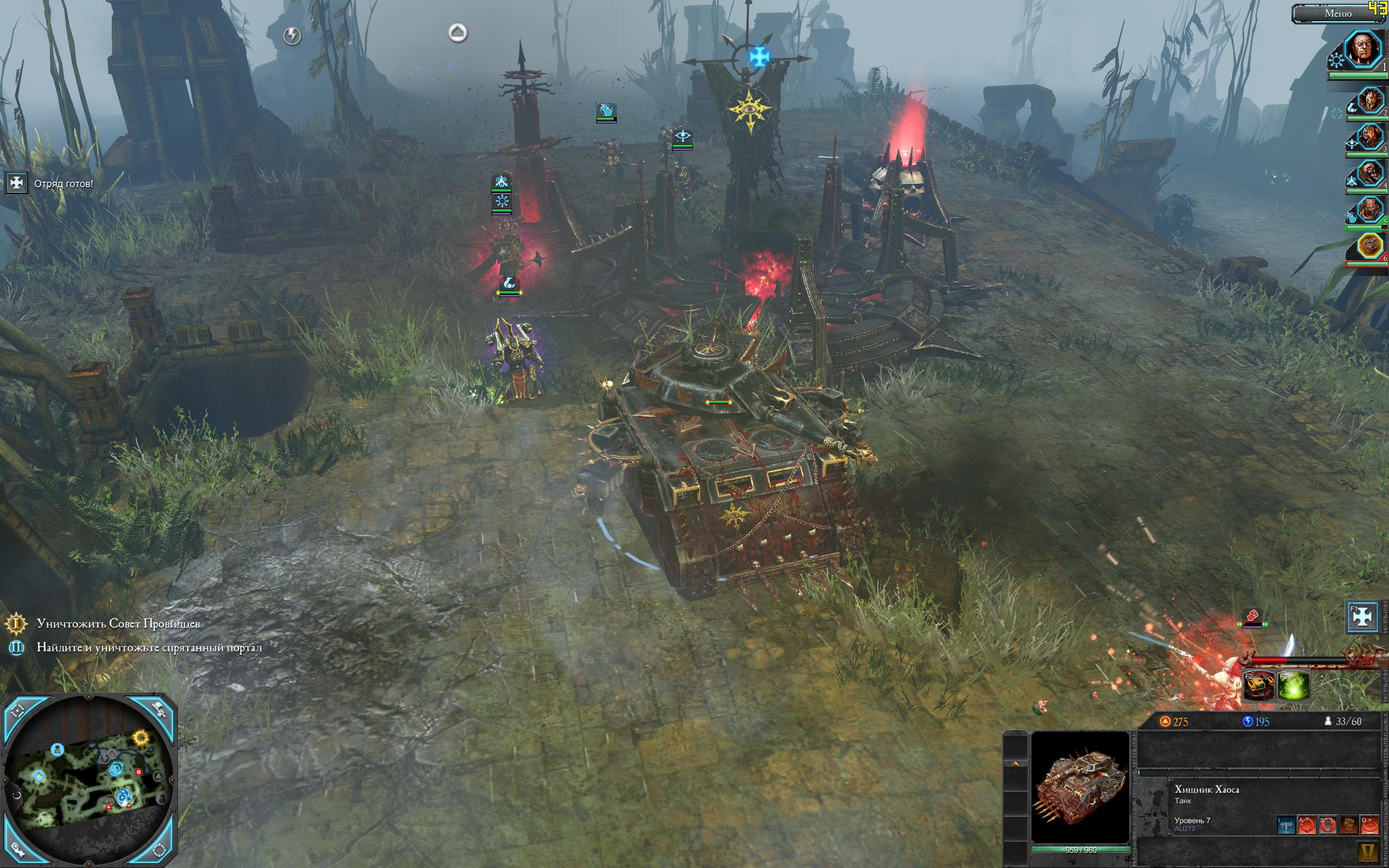The image size is (1389, 868).
Task: Open the objective 'Уничтожить Совет Провидцев'
Action: 118,623
